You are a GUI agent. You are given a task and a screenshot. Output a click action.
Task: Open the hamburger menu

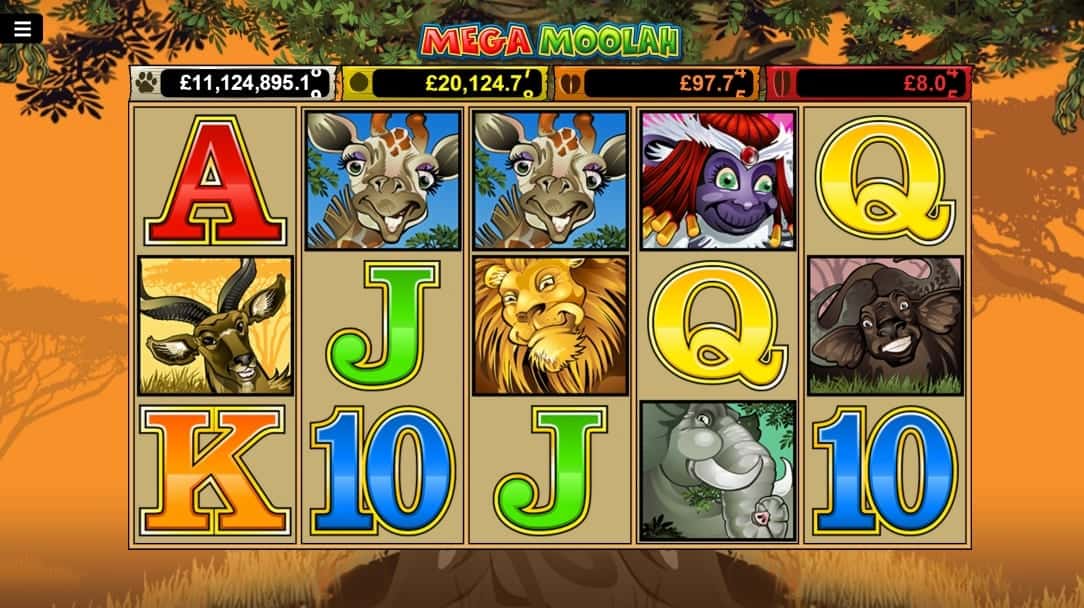click(22, 29)
